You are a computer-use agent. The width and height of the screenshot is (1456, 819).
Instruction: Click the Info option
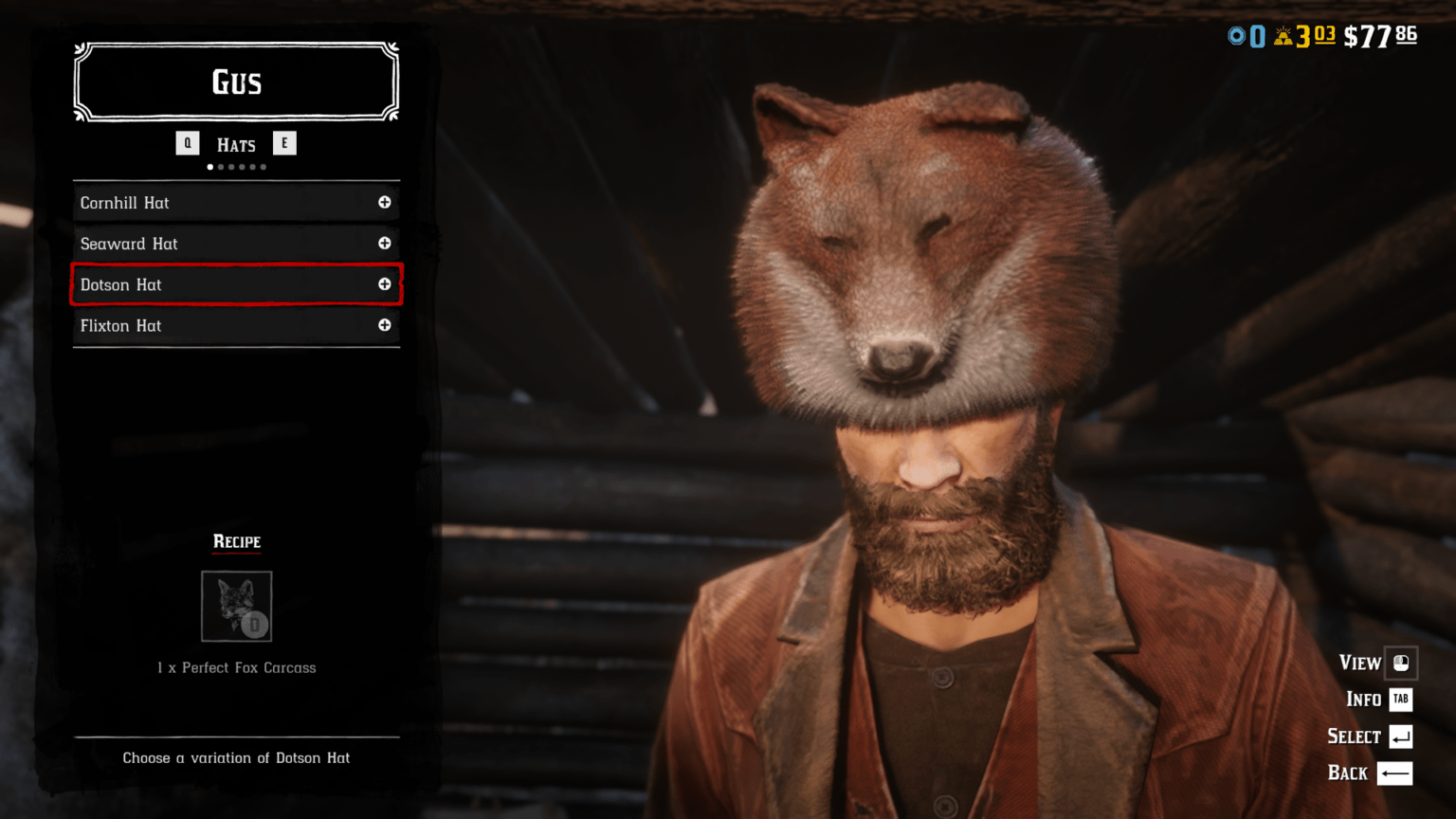pos(1363,700)
